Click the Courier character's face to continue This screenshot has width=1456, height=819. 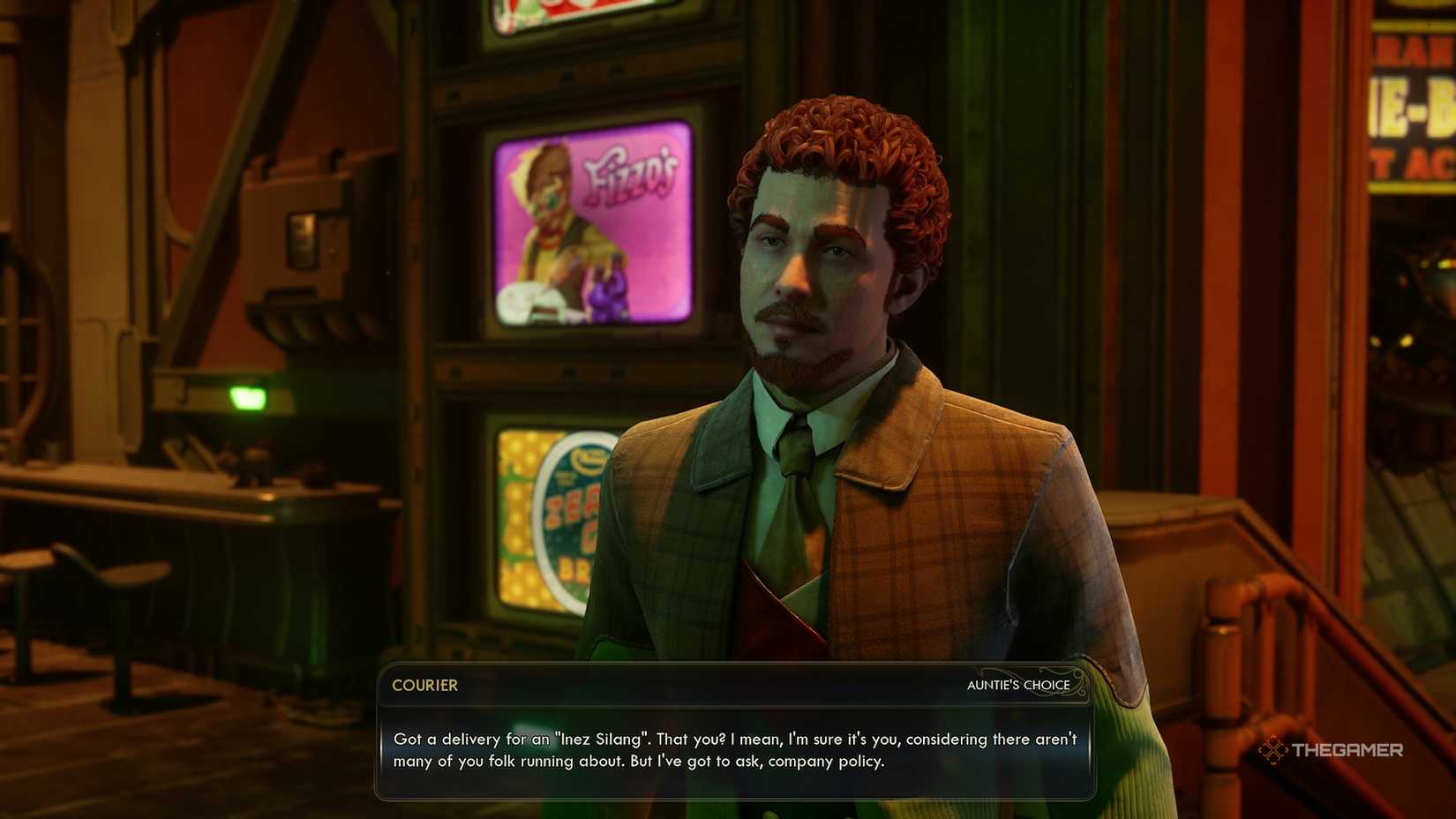coord(812,265)
